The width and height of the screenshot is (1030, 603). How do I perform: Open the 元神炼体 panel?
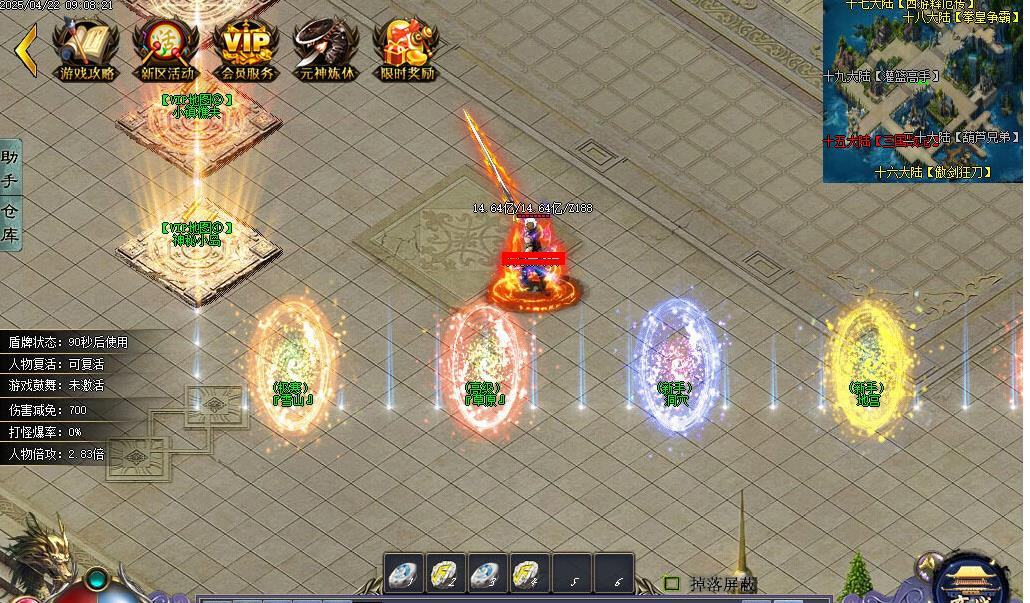326,48
